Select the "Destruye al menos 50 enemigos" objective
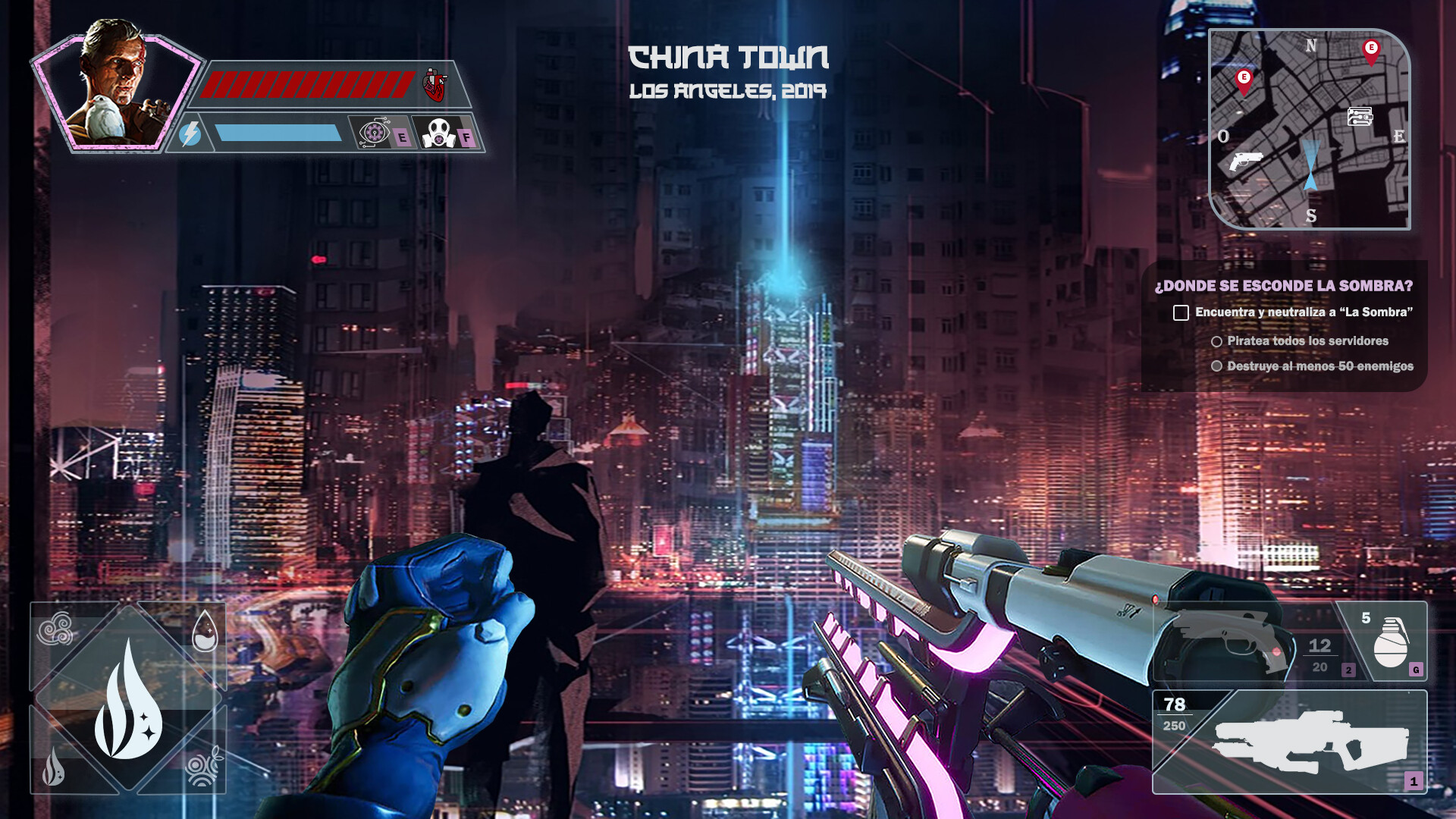Viewport: 1456px width, 819px height. click(x=1319, y=366)
